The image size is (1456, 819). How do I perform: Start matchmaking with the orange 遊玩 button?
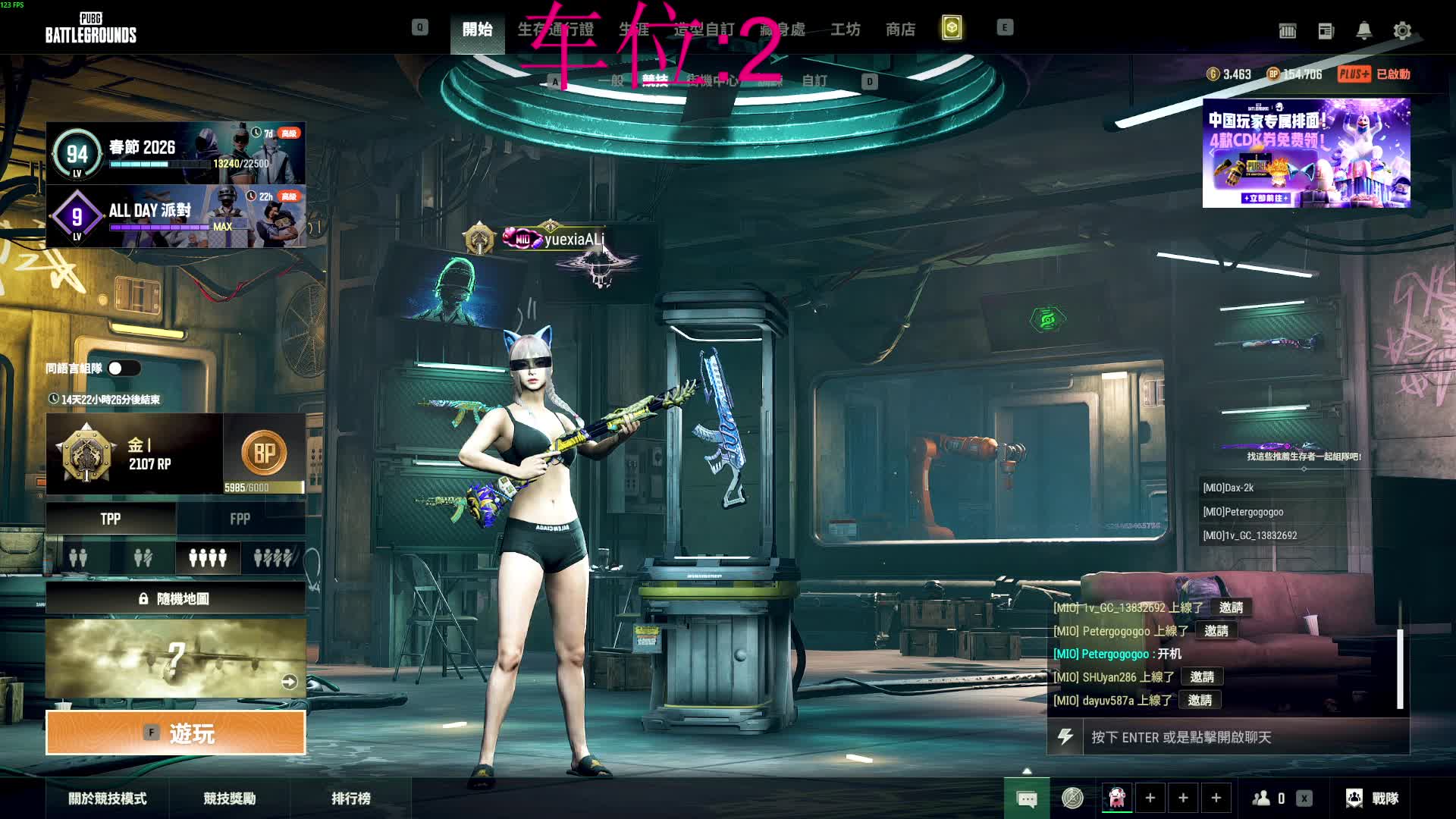pyautogui.click(x=176, y=733)
